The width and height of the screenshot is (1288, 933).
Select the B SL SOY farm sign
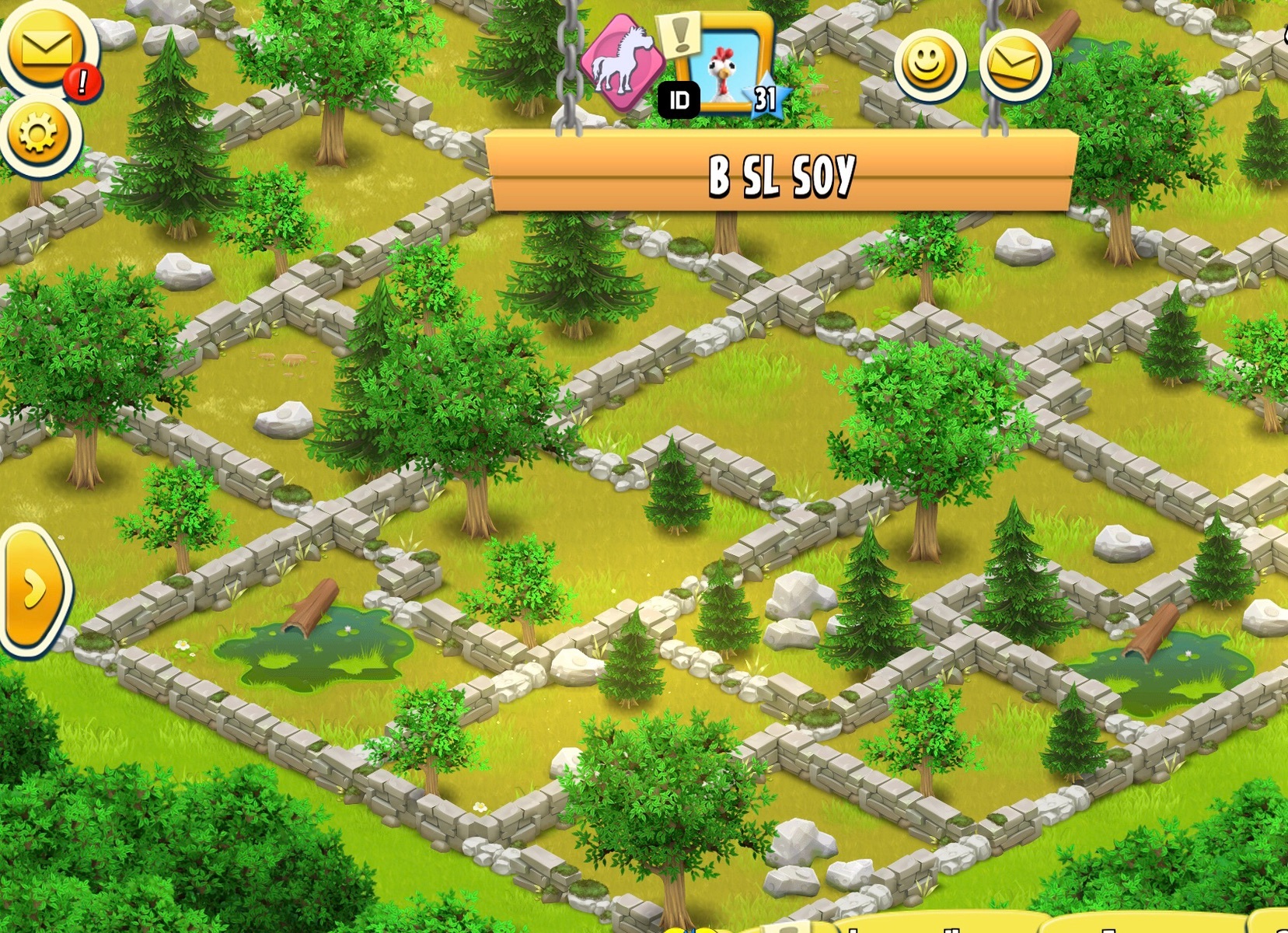pyautogui.click(x=781, y=173)
